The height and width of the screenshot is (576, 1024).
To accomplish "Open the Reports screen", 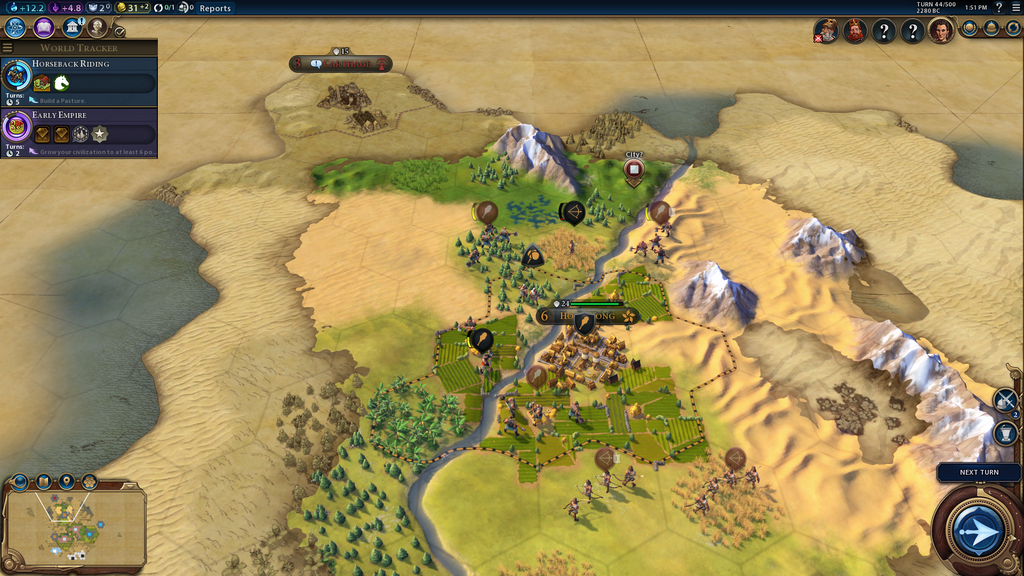I will click(x=215, y=8).
